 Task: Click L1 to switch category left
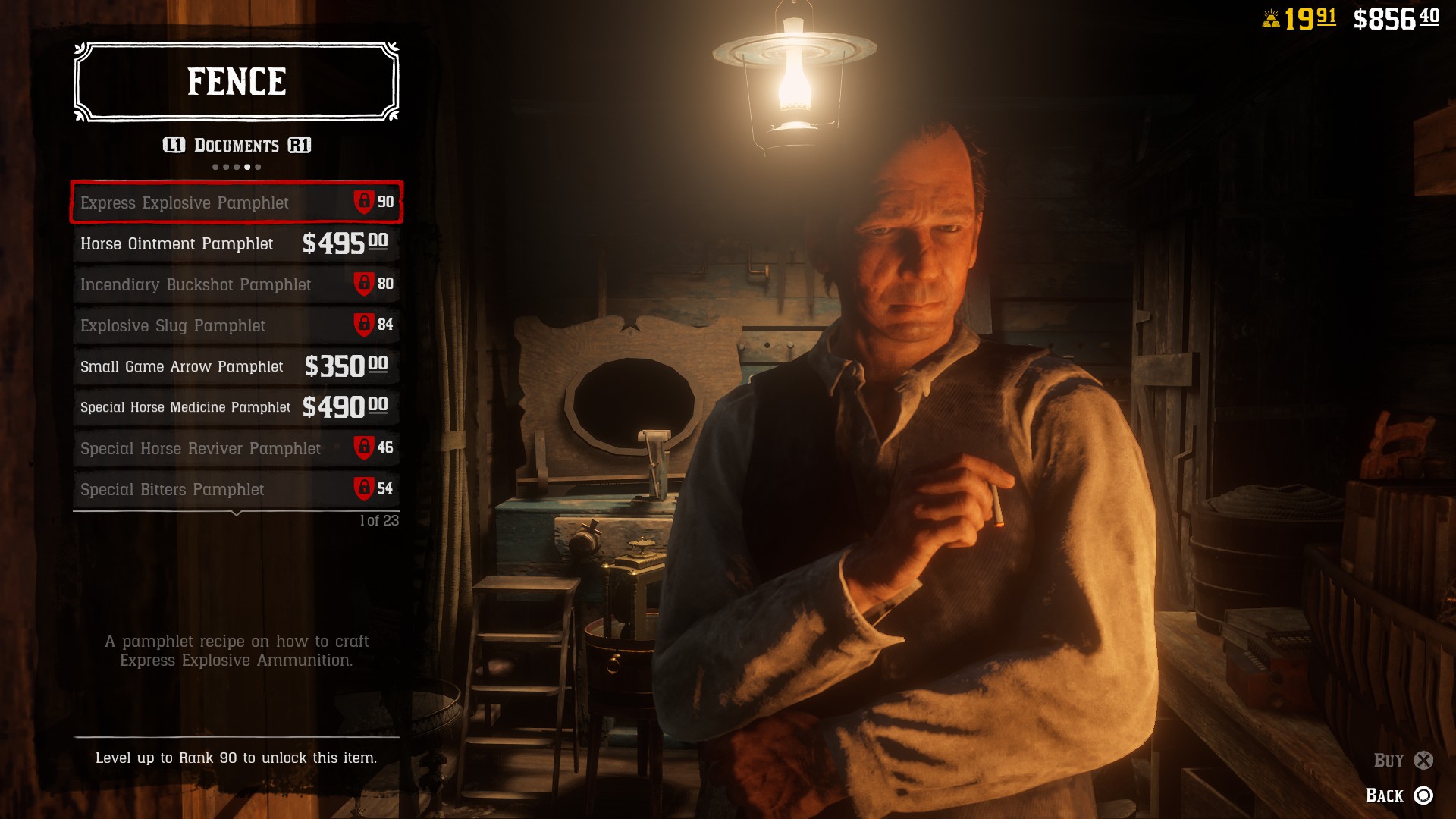[x=174, y=145]
